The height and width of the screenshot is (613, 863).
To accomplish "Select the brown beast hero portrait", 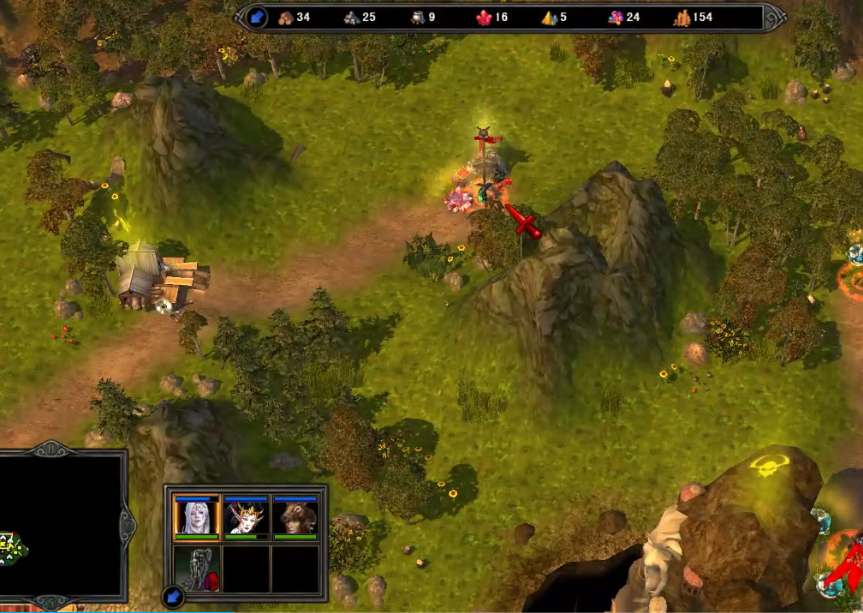I will click(x=295, y=517).
